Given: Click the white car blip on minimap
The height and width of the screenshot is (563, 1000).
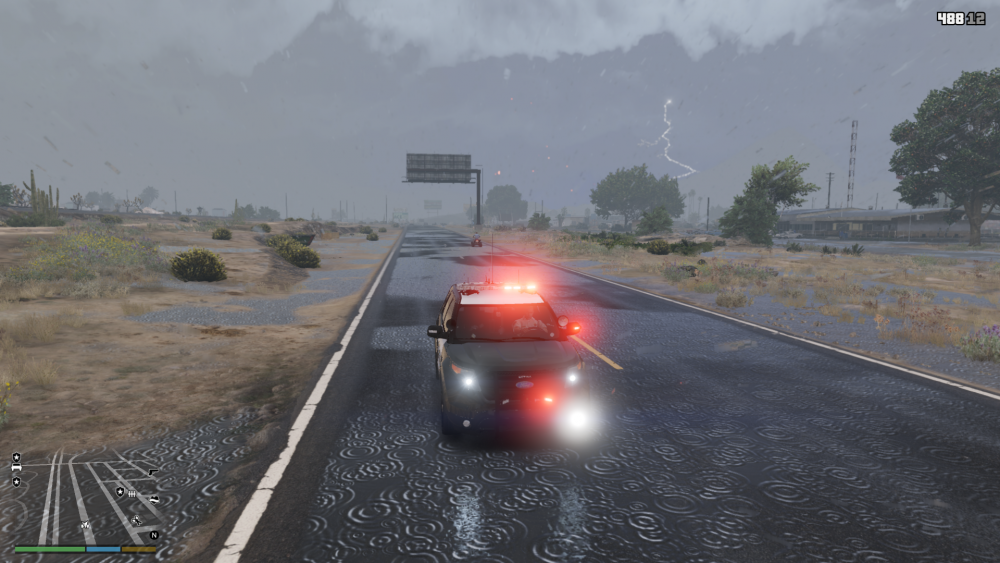Looking at the screenshot, I should (x=16, y=467).
